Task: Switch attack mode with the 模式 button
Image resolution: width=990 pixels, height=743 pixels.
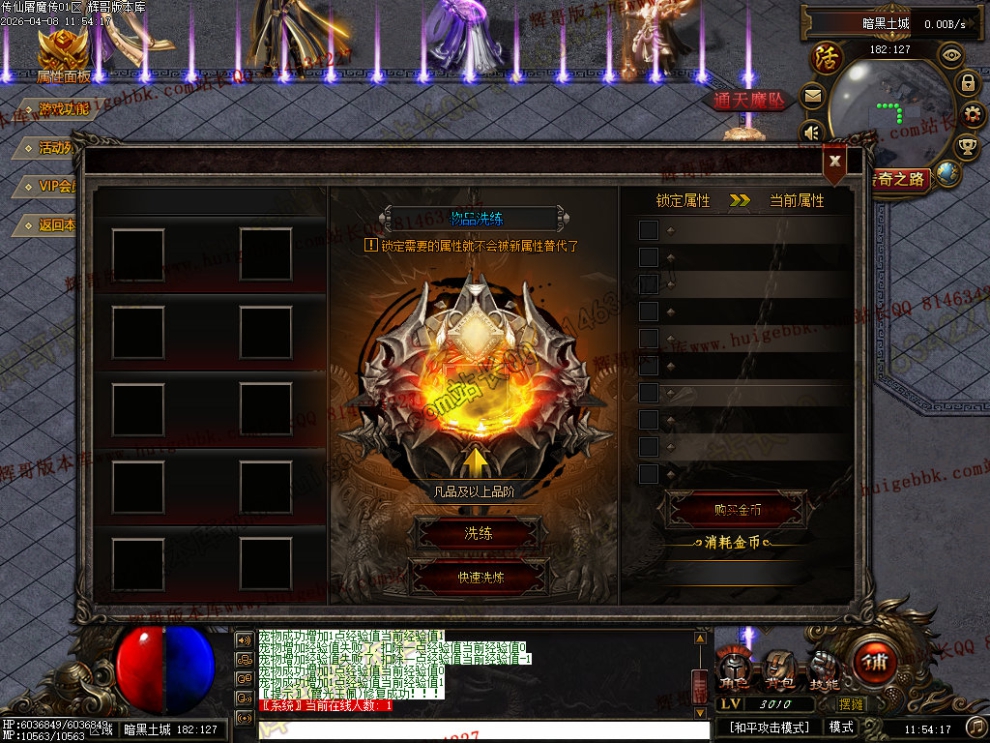Action: coord(841,727)
